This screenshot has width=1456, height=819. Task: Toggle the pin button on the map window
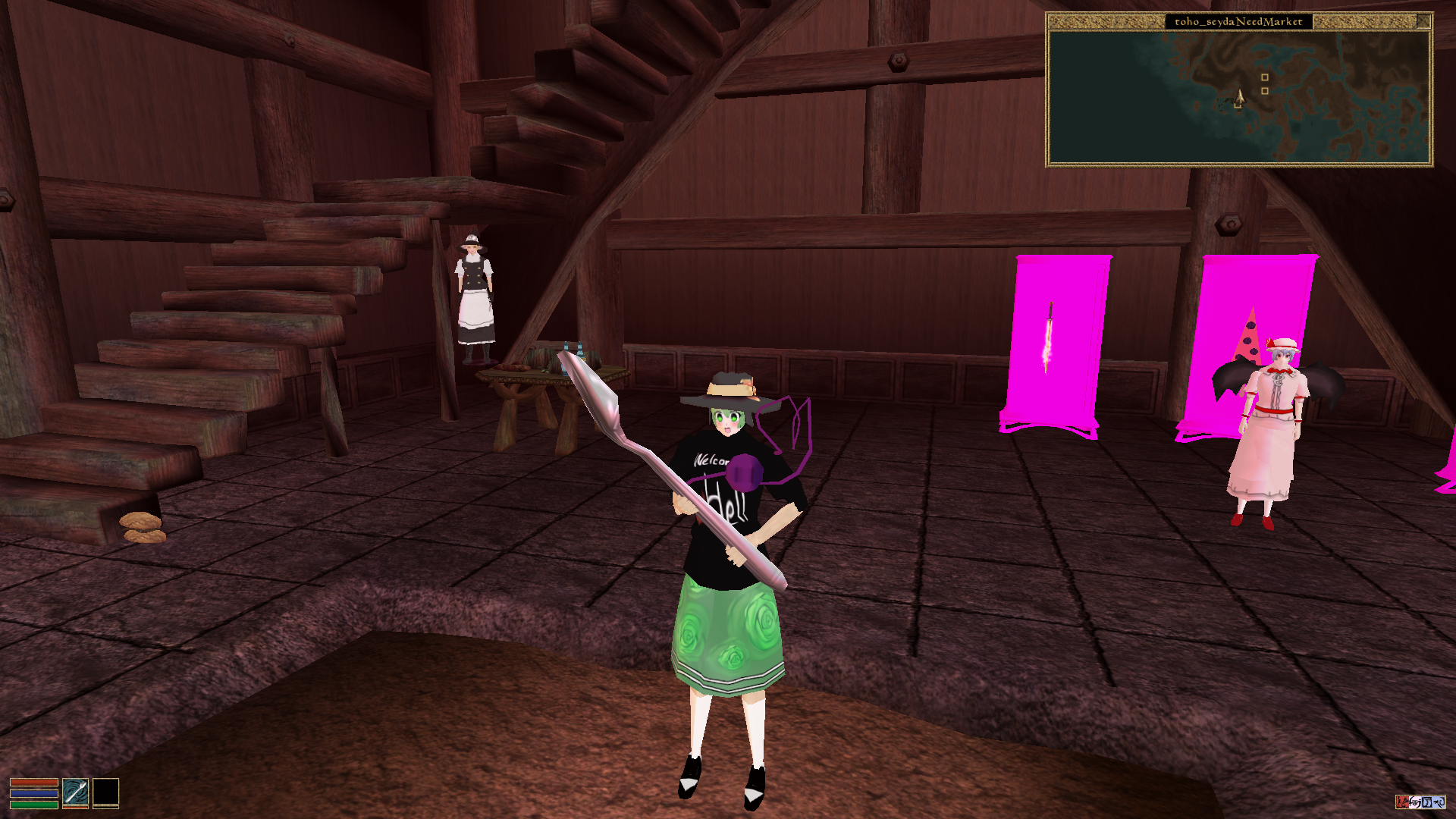(x=1423, y=21)
